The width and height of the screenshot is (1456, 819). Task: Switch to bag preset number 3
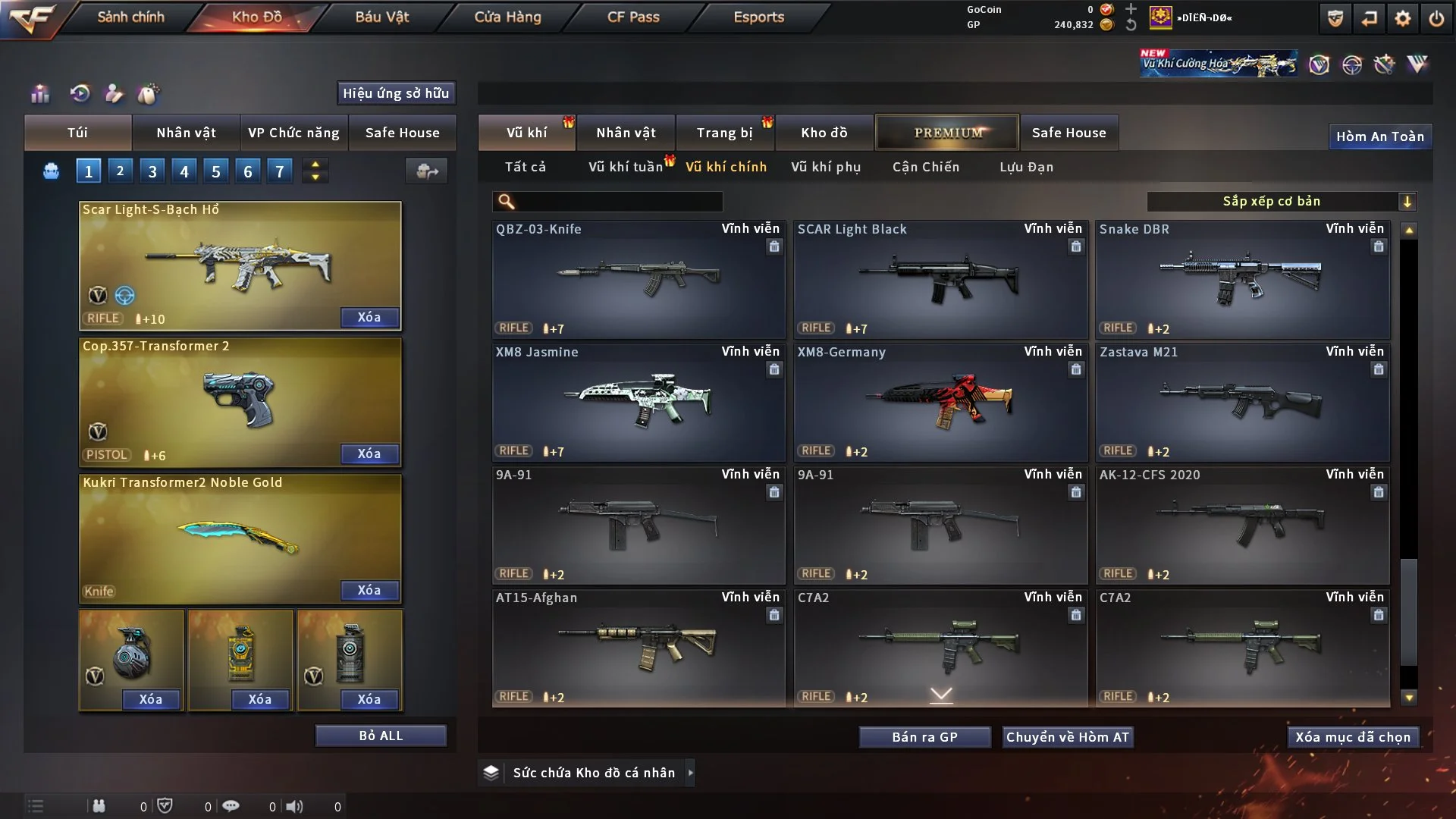(x=152, y=171)
